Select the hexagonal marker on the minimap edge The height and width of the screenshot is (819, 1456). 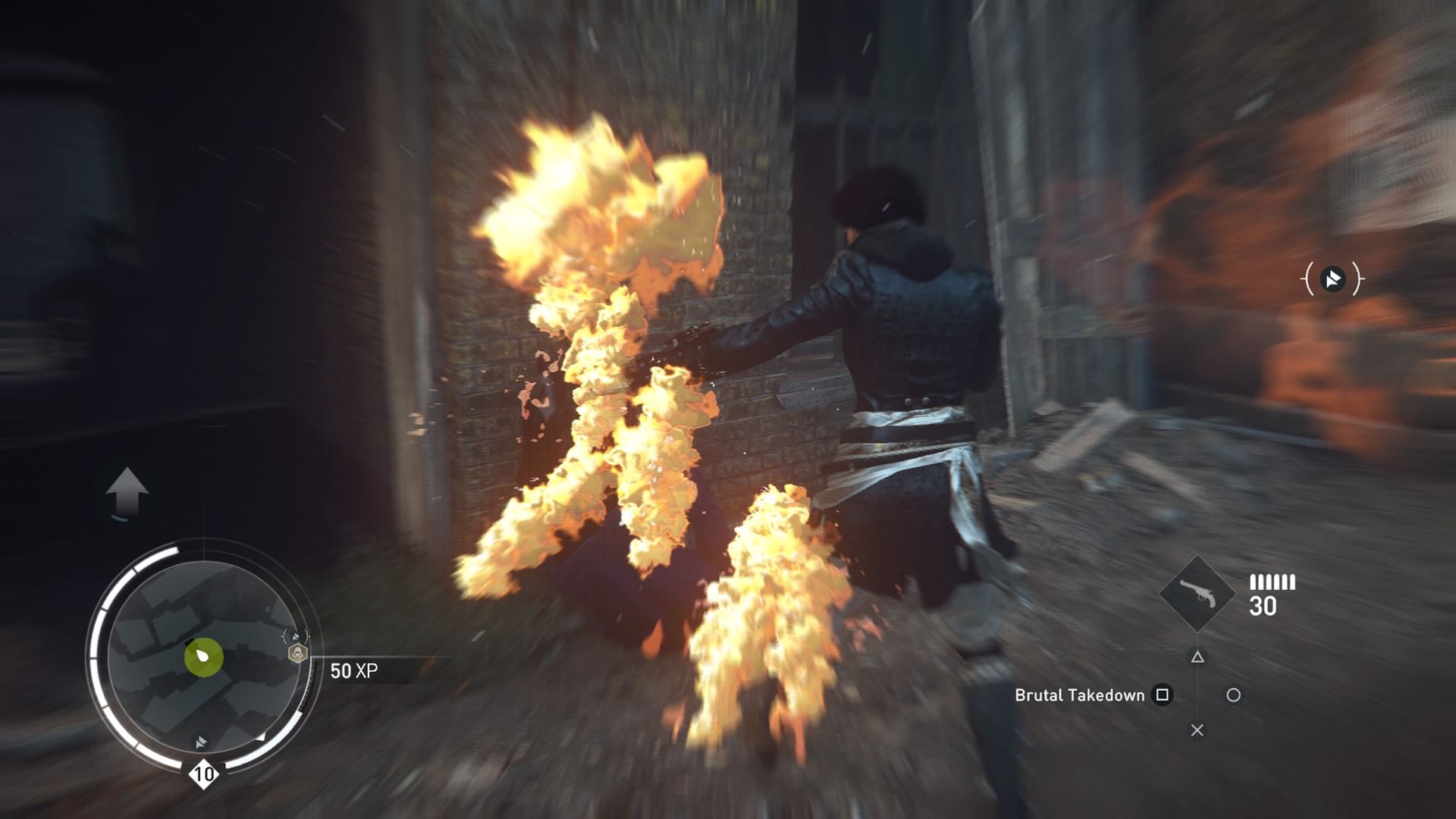click(x=298, y=653)
